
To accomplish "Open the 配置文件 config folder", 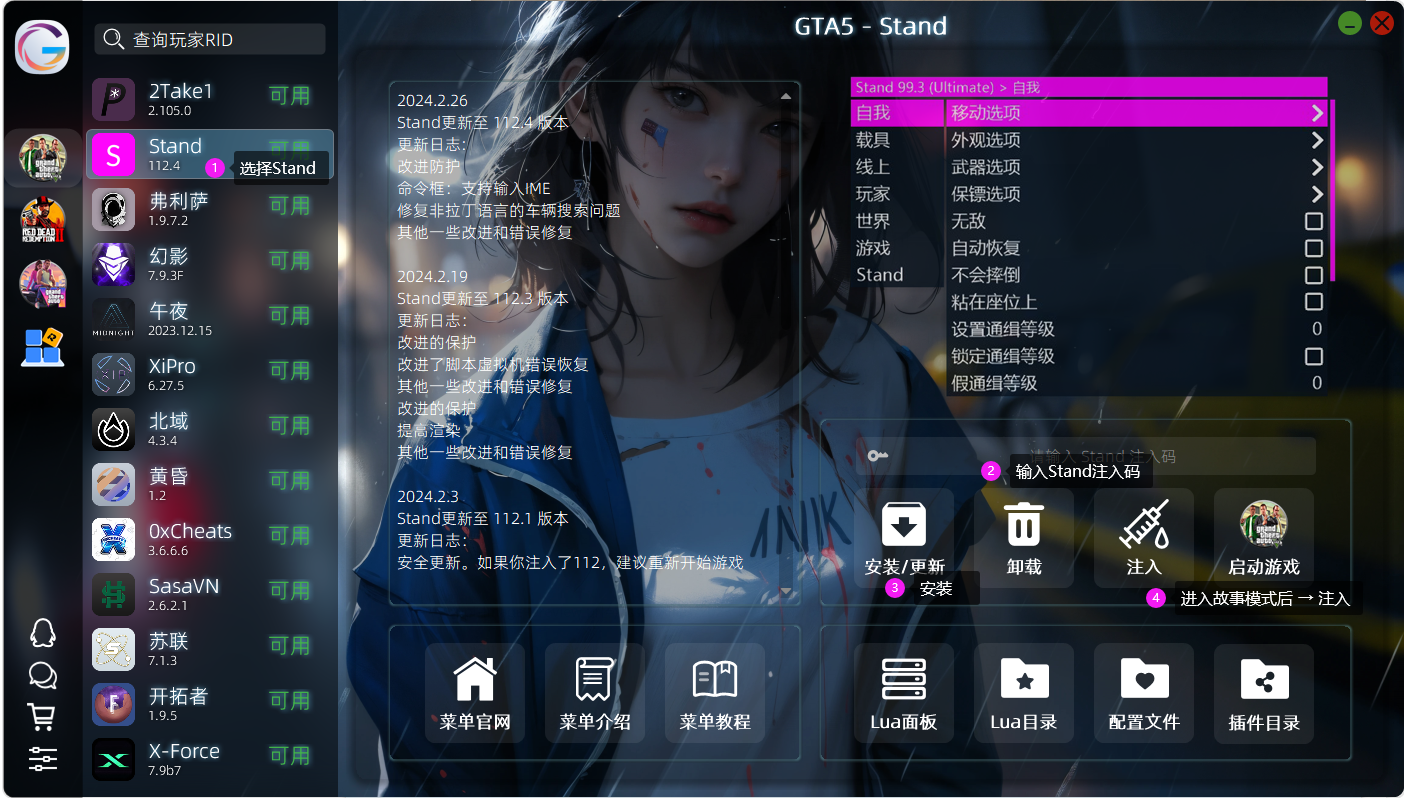I will tap(1144, 693).
